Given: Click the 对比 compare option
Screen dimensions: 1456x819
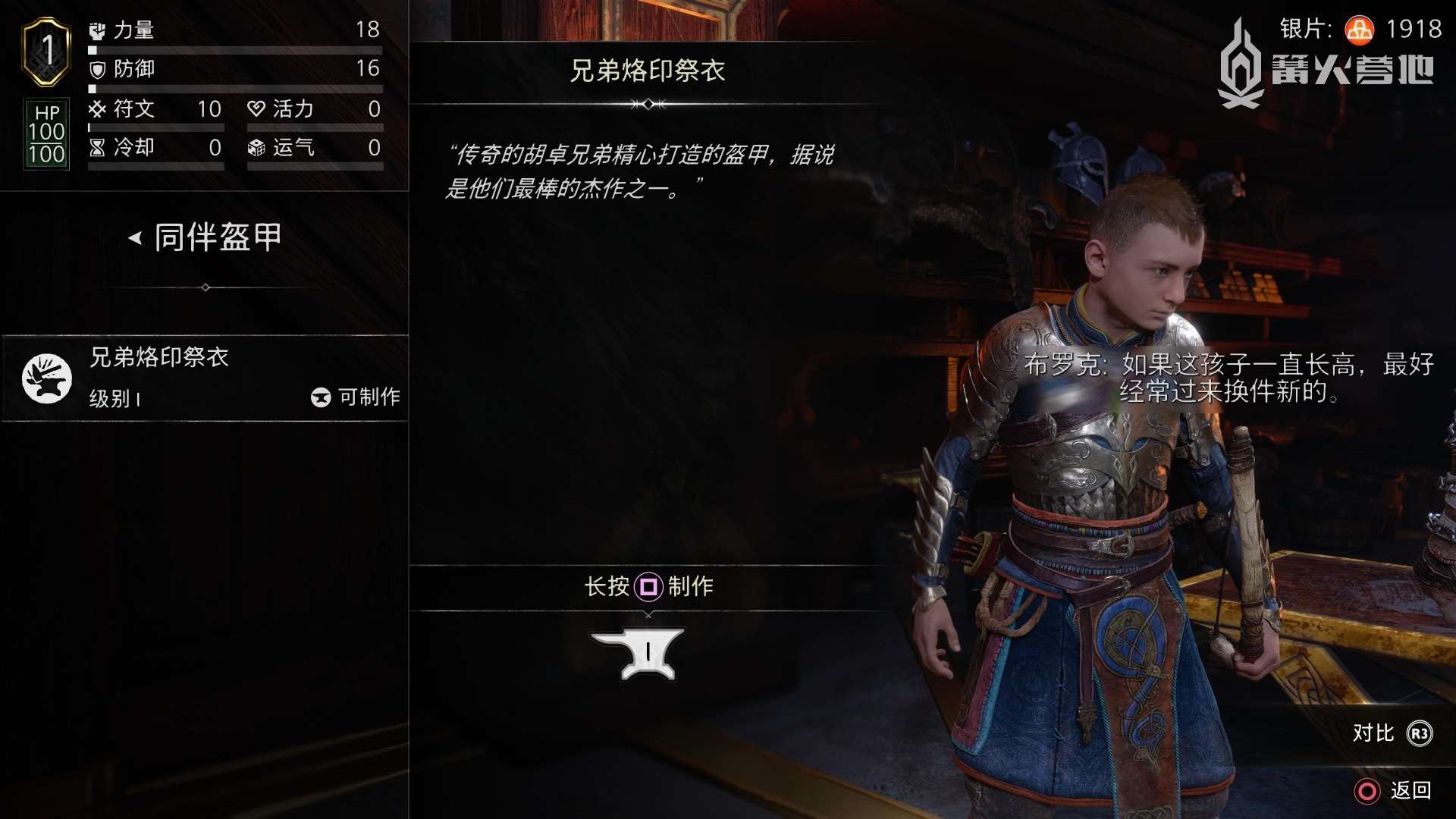Looking at the screenshot, I should (x=1392, y=733).
